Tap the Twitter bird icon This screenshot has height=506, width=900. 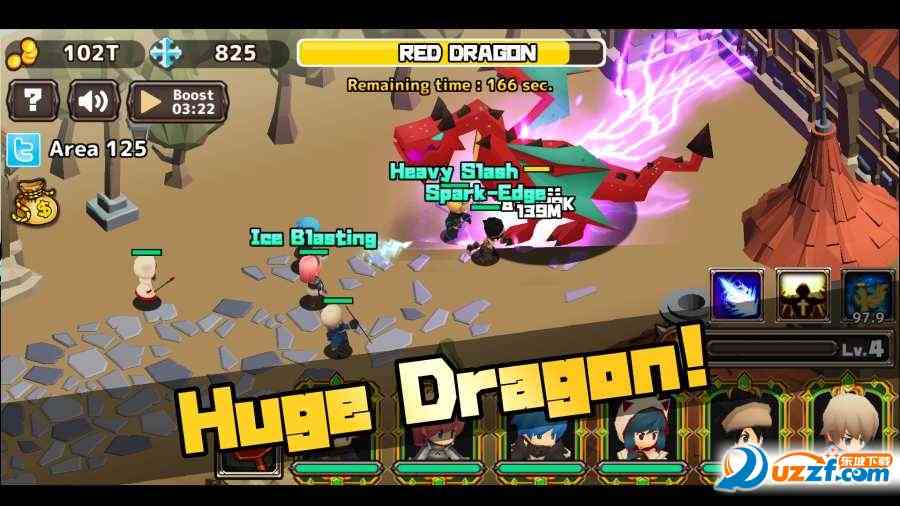coord(23,150)
